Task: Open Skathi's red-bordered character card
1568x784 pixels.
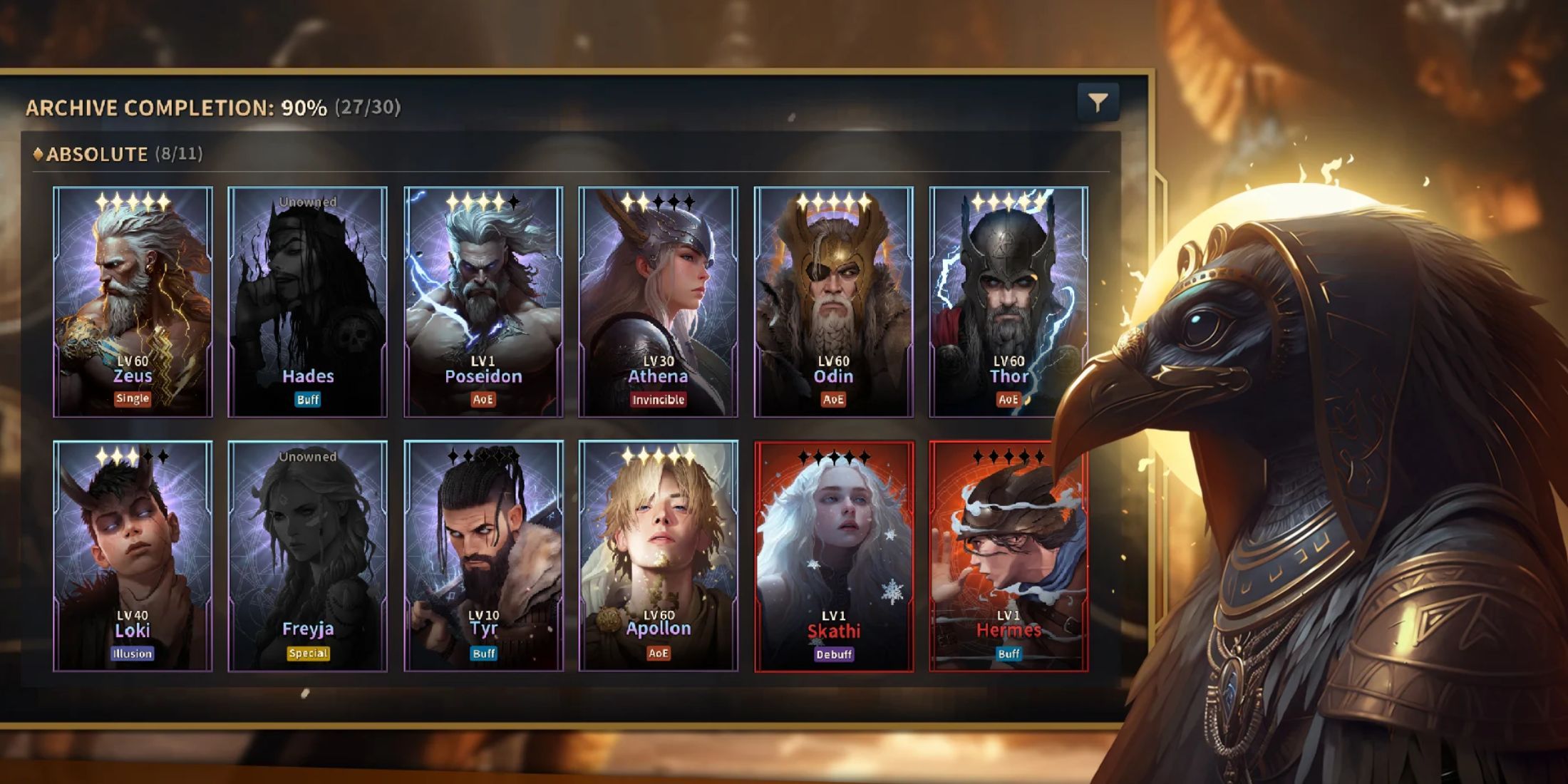Action: (835, 556)
